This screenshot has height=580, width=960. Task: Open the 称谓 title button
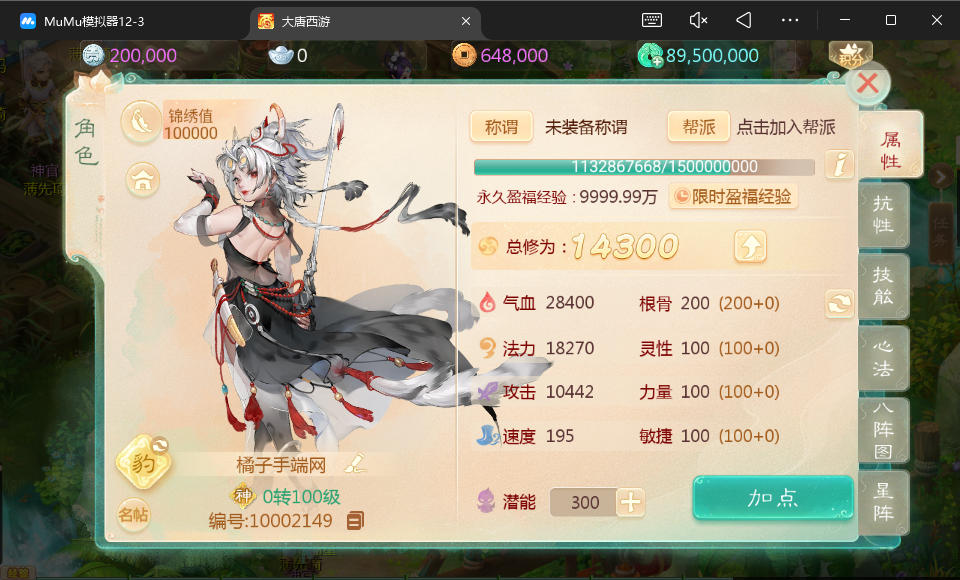pos(501,127)
